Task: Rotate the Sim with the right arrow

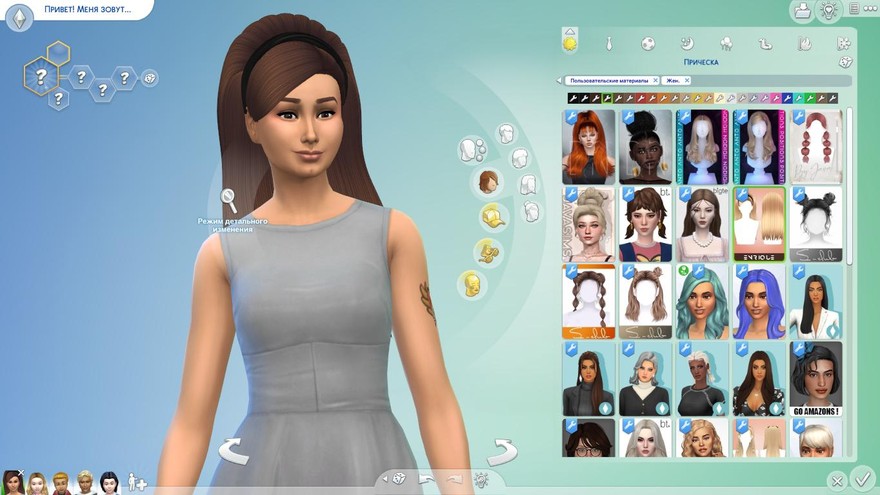Action: click(x=501, y=451)
